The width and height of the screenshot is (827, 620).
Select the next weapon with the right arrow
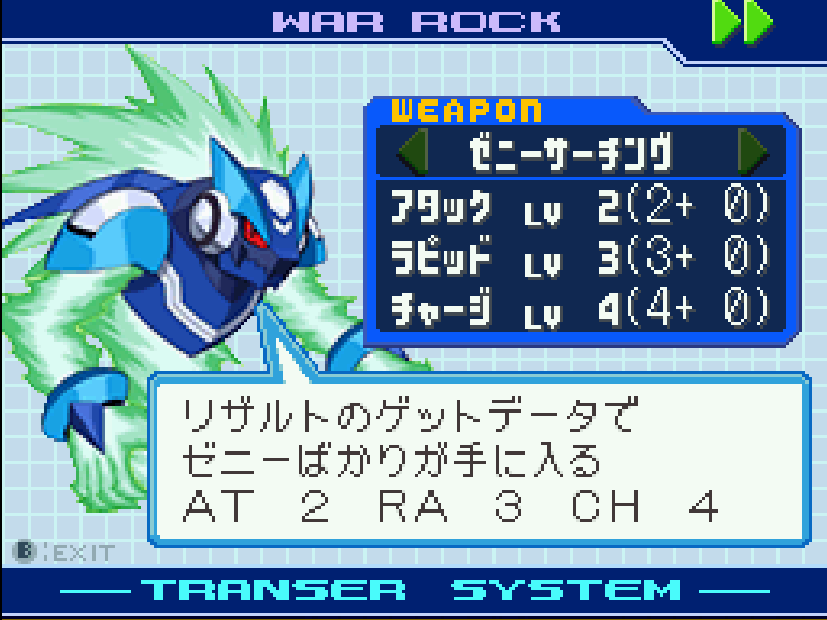point(753,153)
